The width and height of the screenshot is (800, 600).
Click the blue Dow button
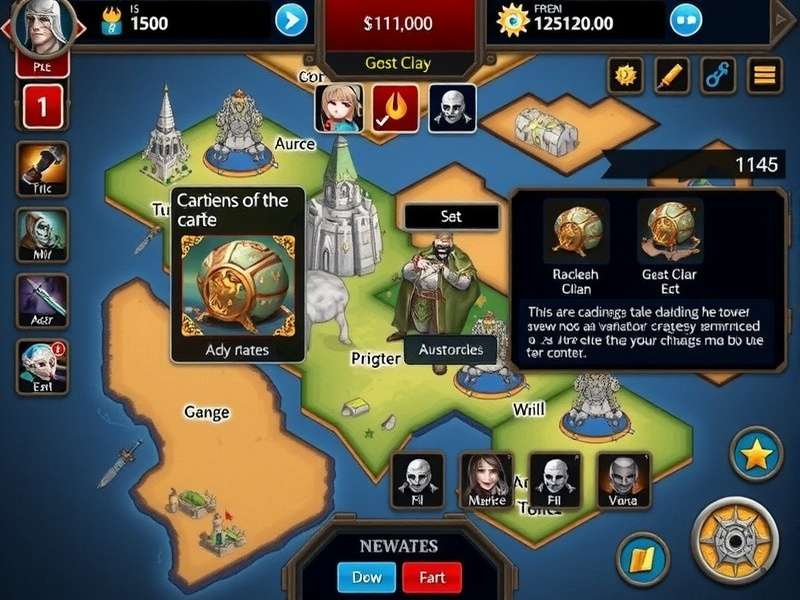coord(366,577)
